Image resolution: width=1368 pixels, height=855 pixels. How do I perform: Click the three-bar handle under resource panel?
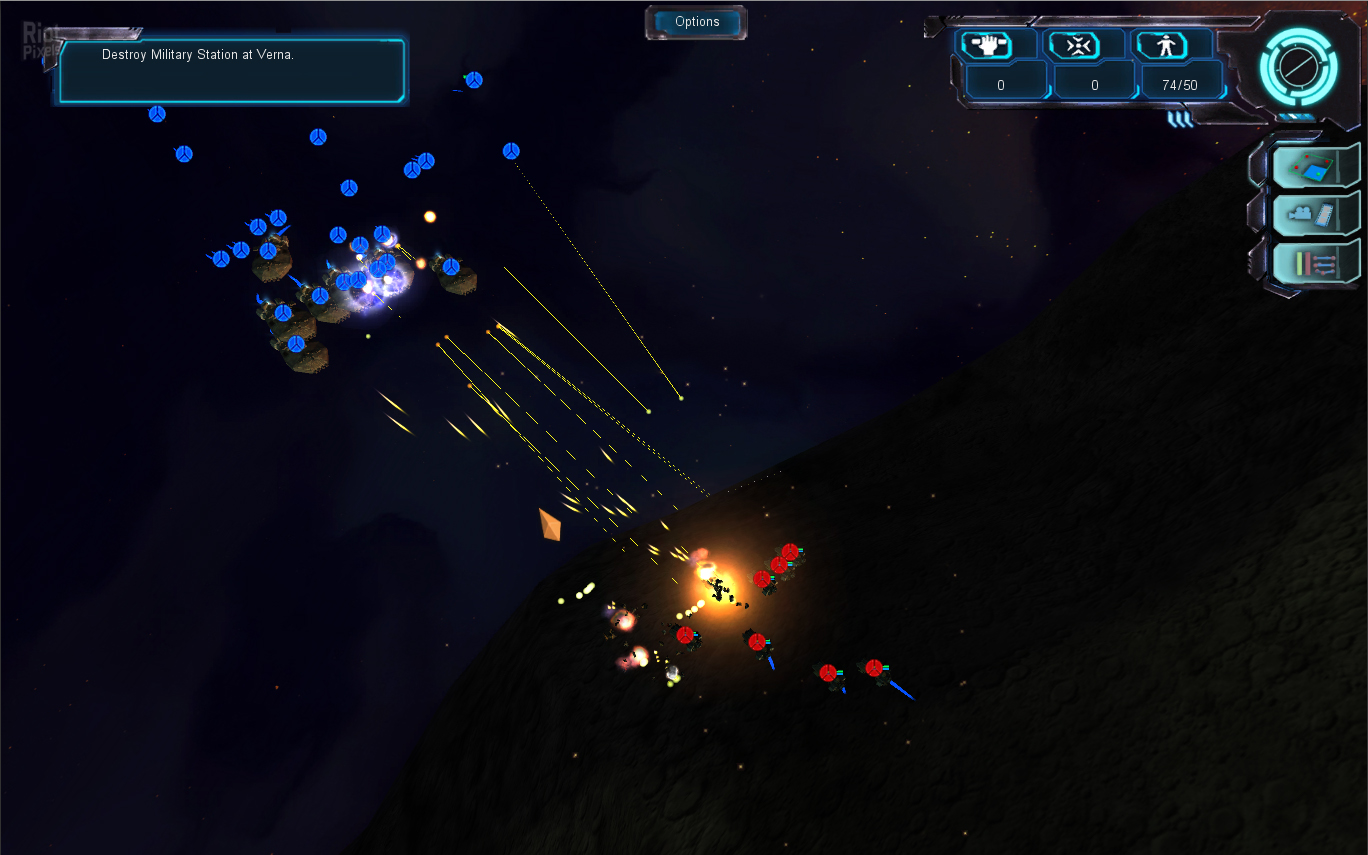1180,119
